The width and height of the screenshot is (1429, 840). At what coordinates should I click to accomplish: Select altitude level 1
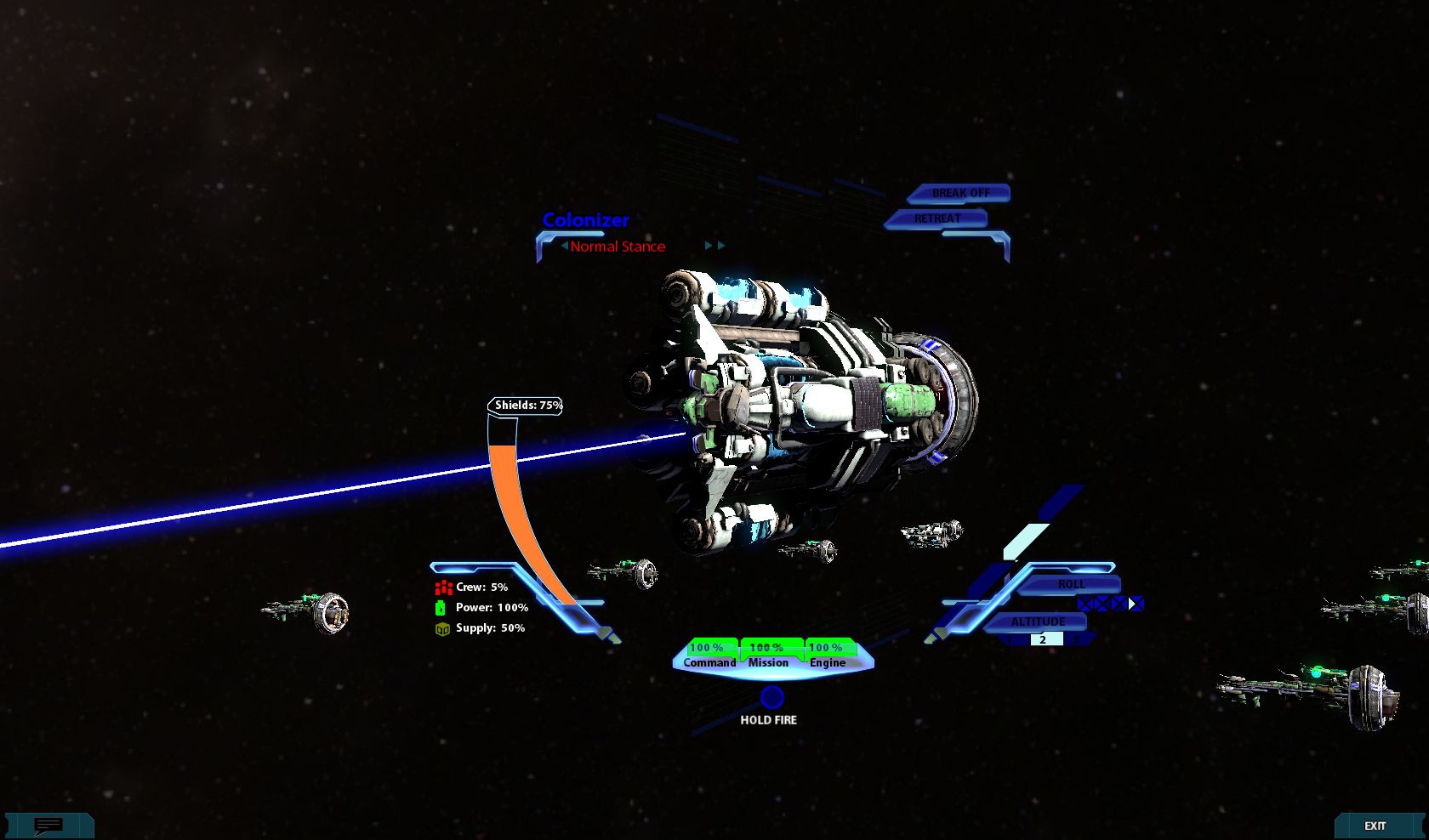[1009, 639]
